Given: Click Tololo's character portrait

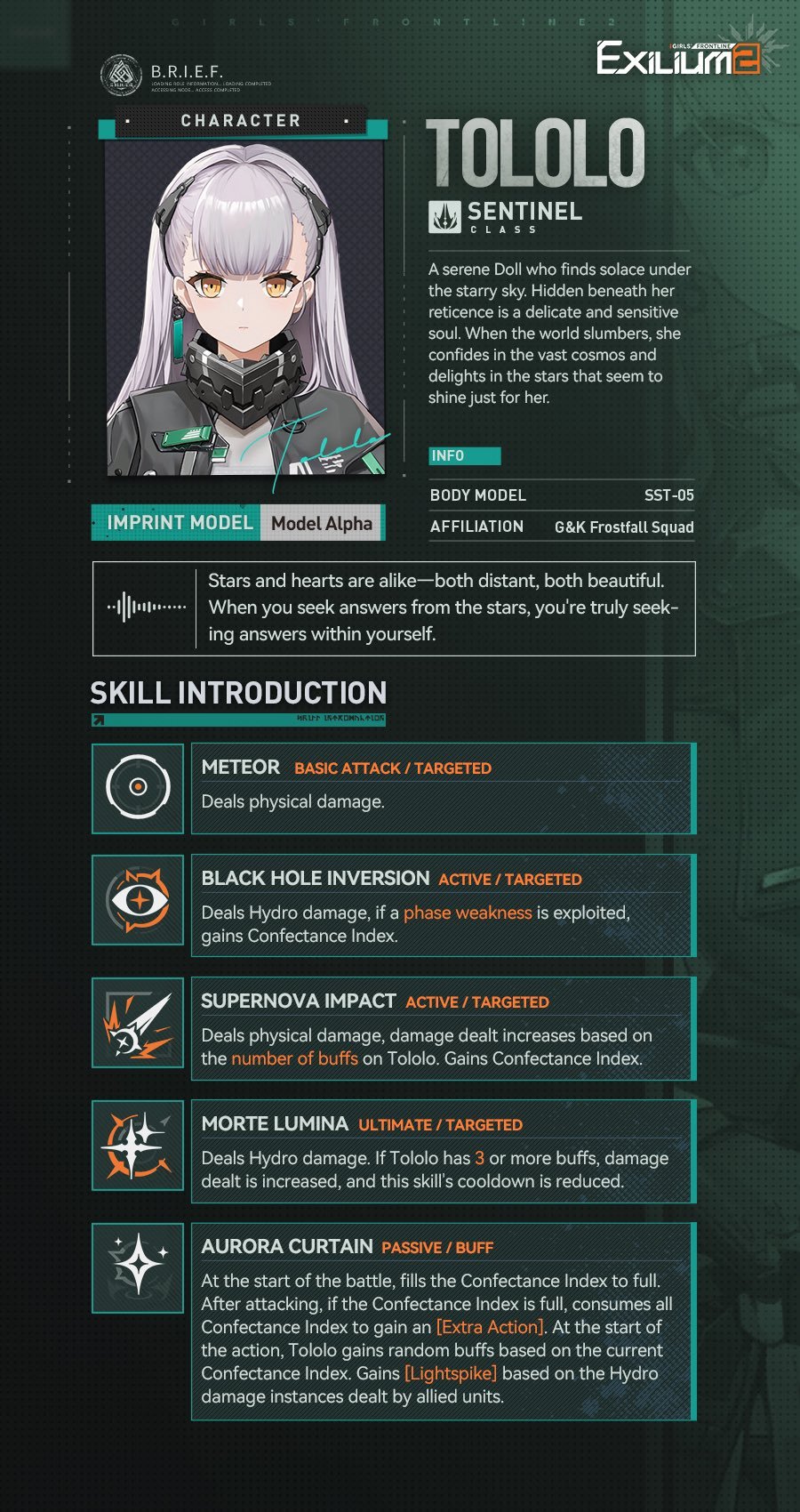Looking at the screenshot, I should point(245,307).
